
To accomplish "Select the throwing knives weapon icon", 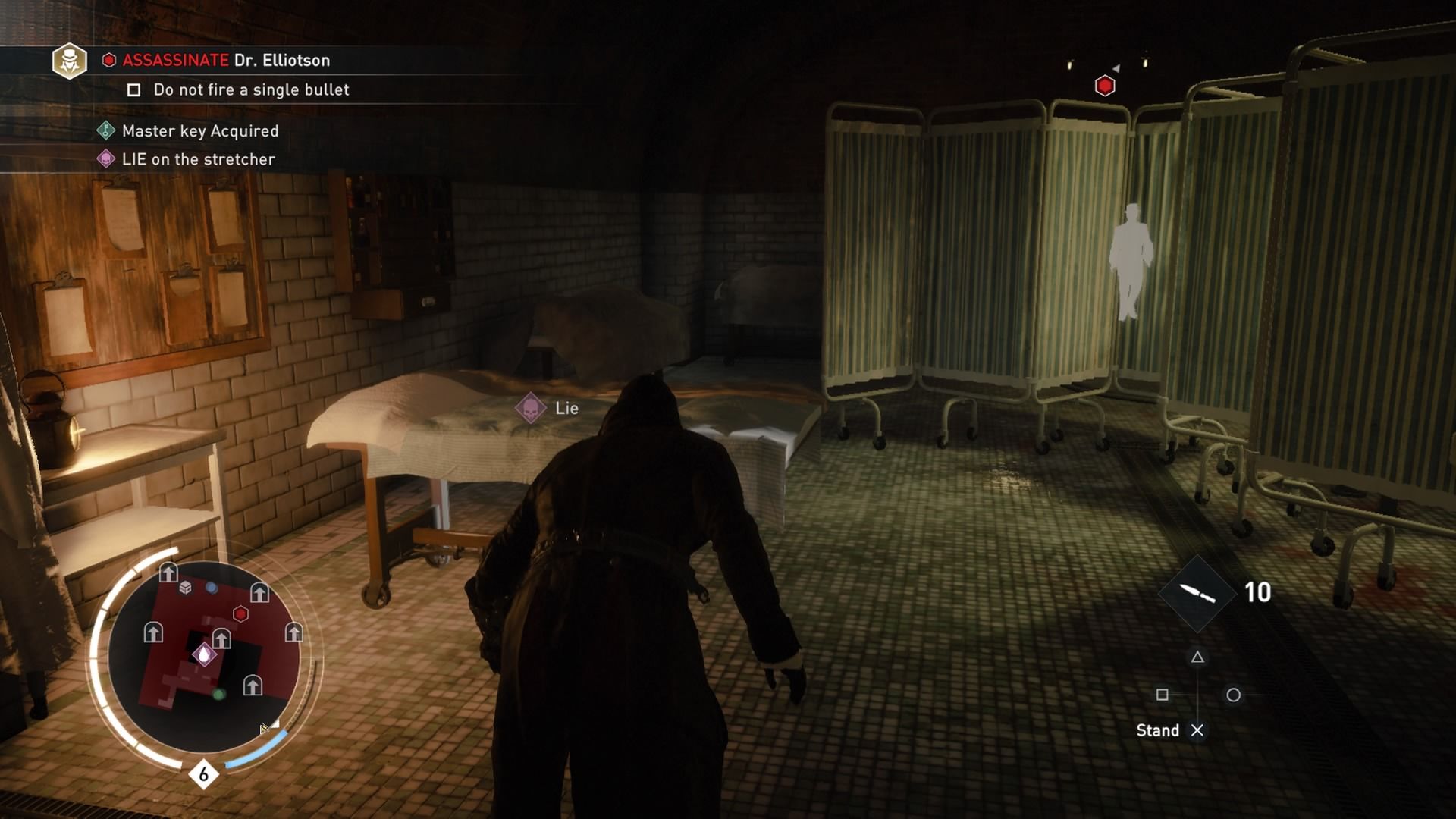I will pos(1197,593).
